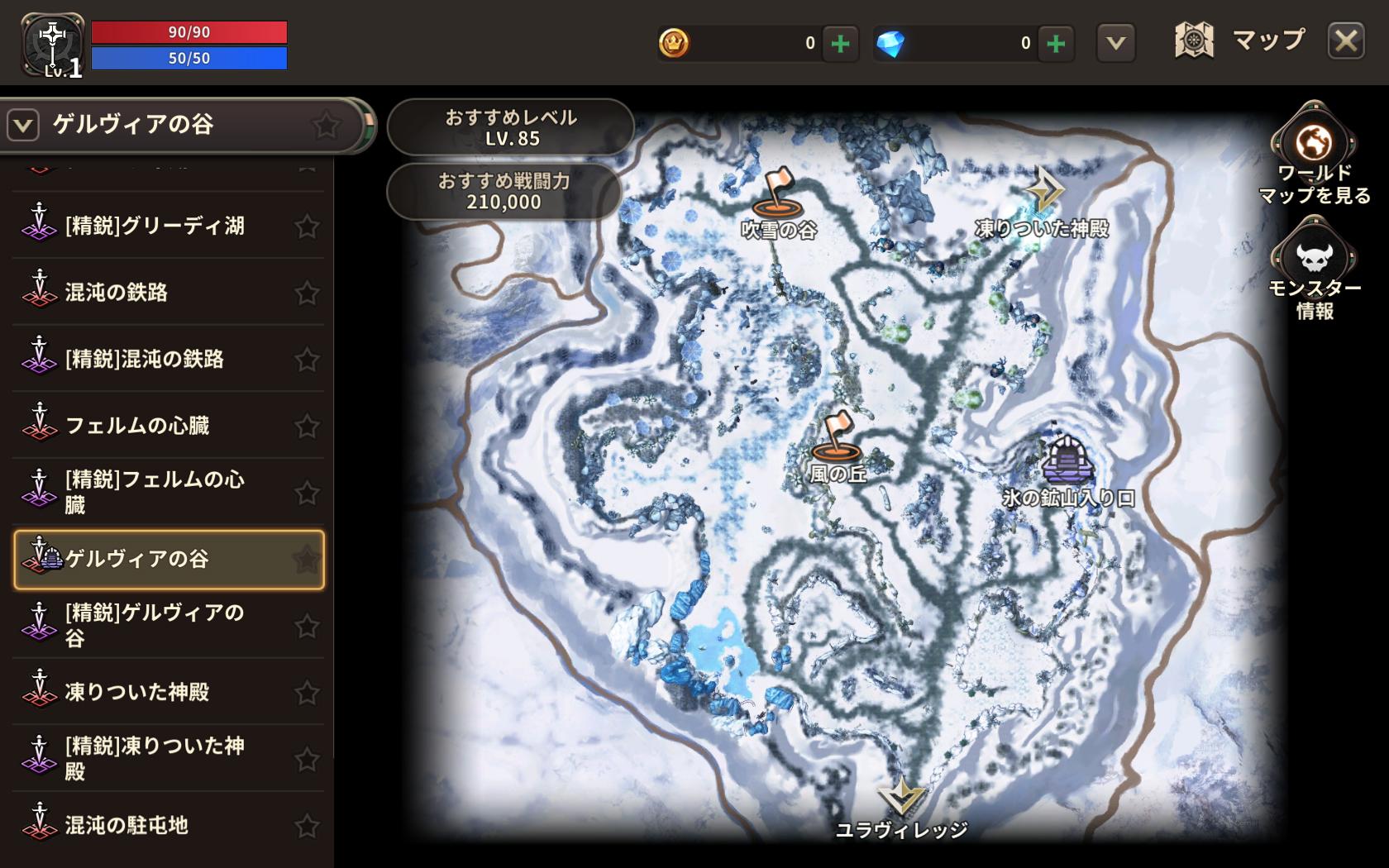Image resolution: width=1389 pixels, height=868 pixels.
Task: Select [精鋭]混沌の鉄路 entry
Action: [x=145, y=359]
